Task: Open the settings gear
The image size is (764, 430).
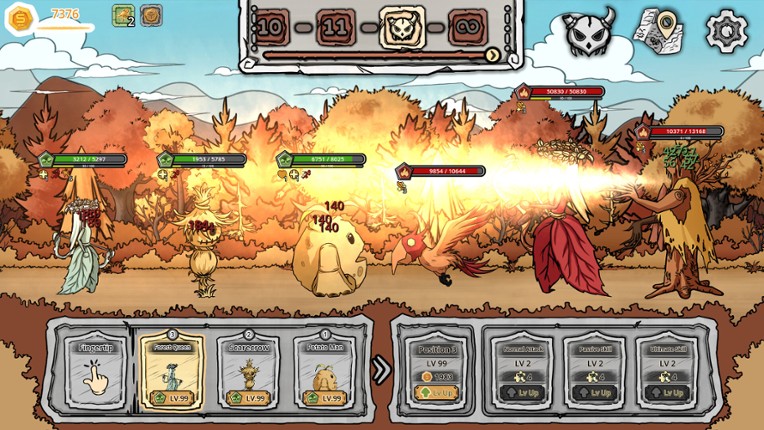Action: (x=727, y=32)
